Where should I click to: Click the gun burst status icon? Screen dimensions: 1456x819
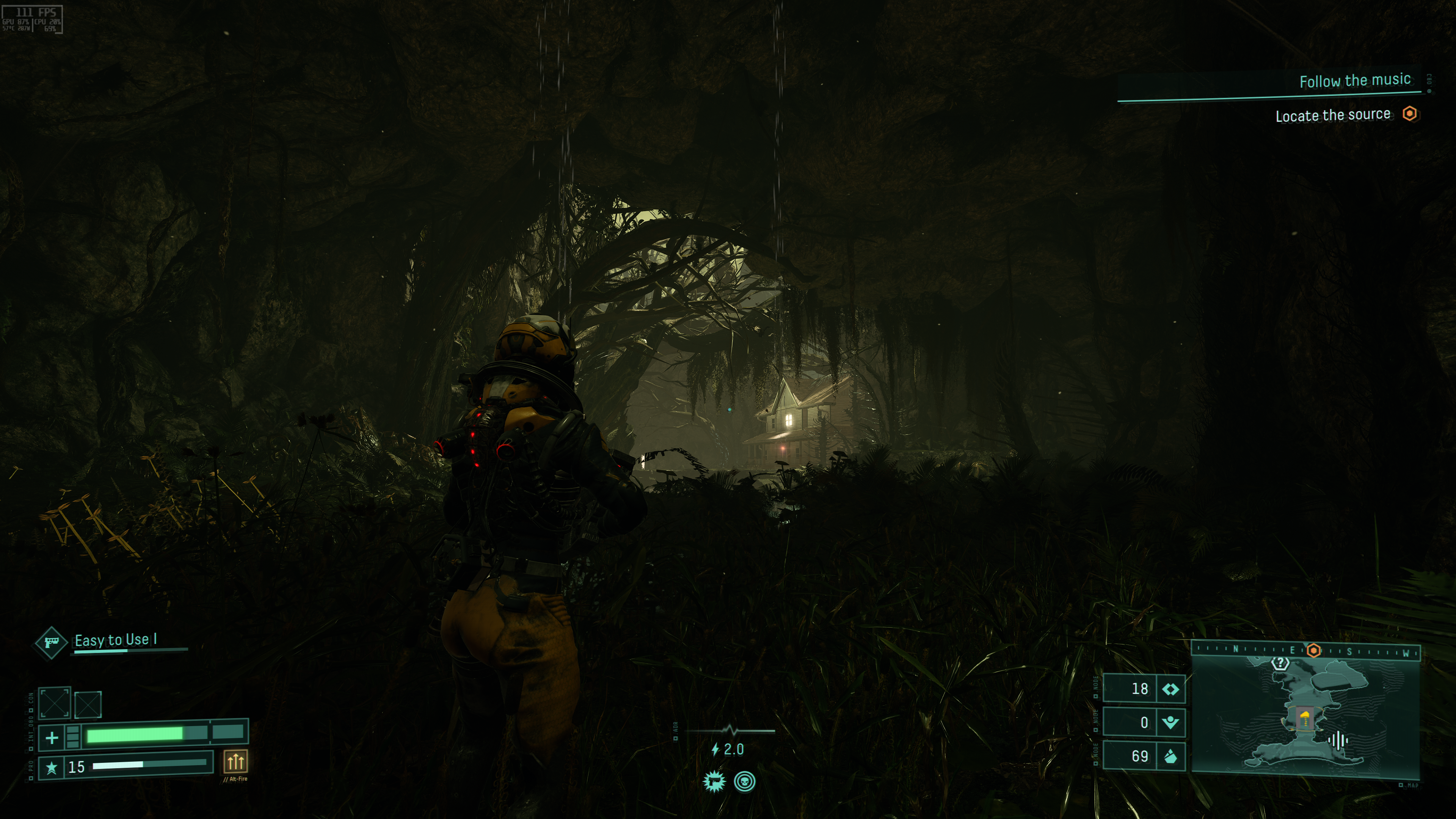click(714, 782)
